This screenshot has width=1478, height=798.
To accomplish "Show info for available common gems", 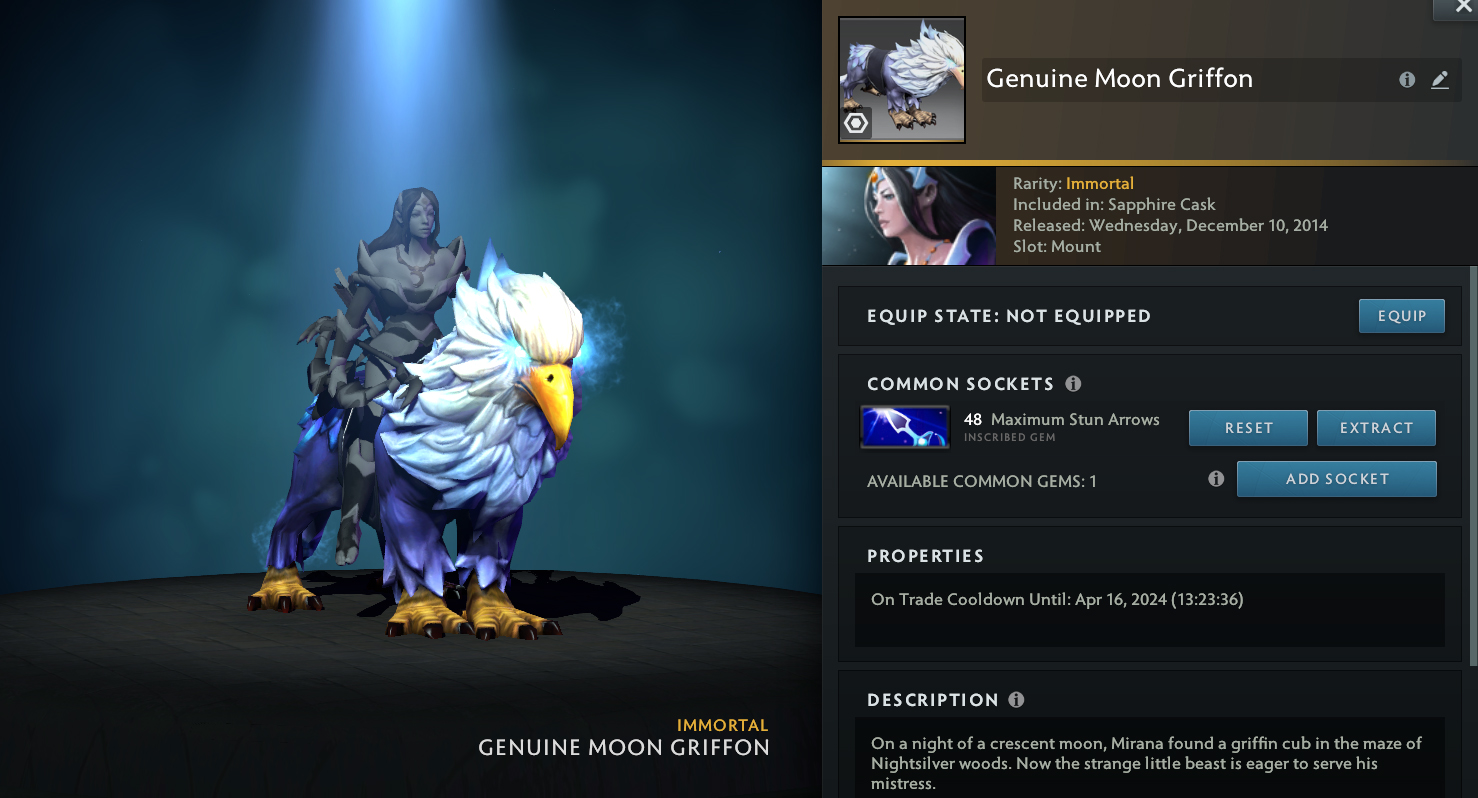I will (1216, 479).
